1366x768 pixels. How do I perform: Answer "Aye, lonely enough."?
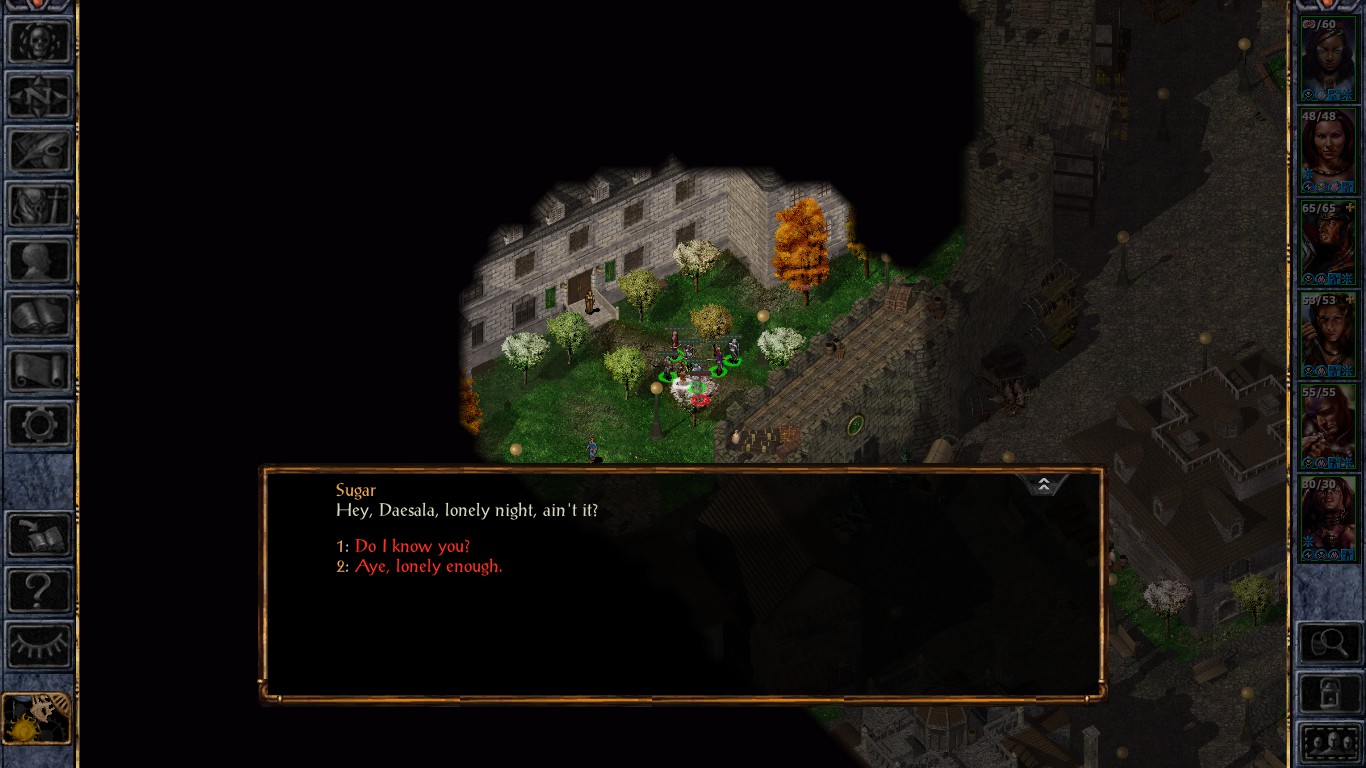click(x=428, y=566)
